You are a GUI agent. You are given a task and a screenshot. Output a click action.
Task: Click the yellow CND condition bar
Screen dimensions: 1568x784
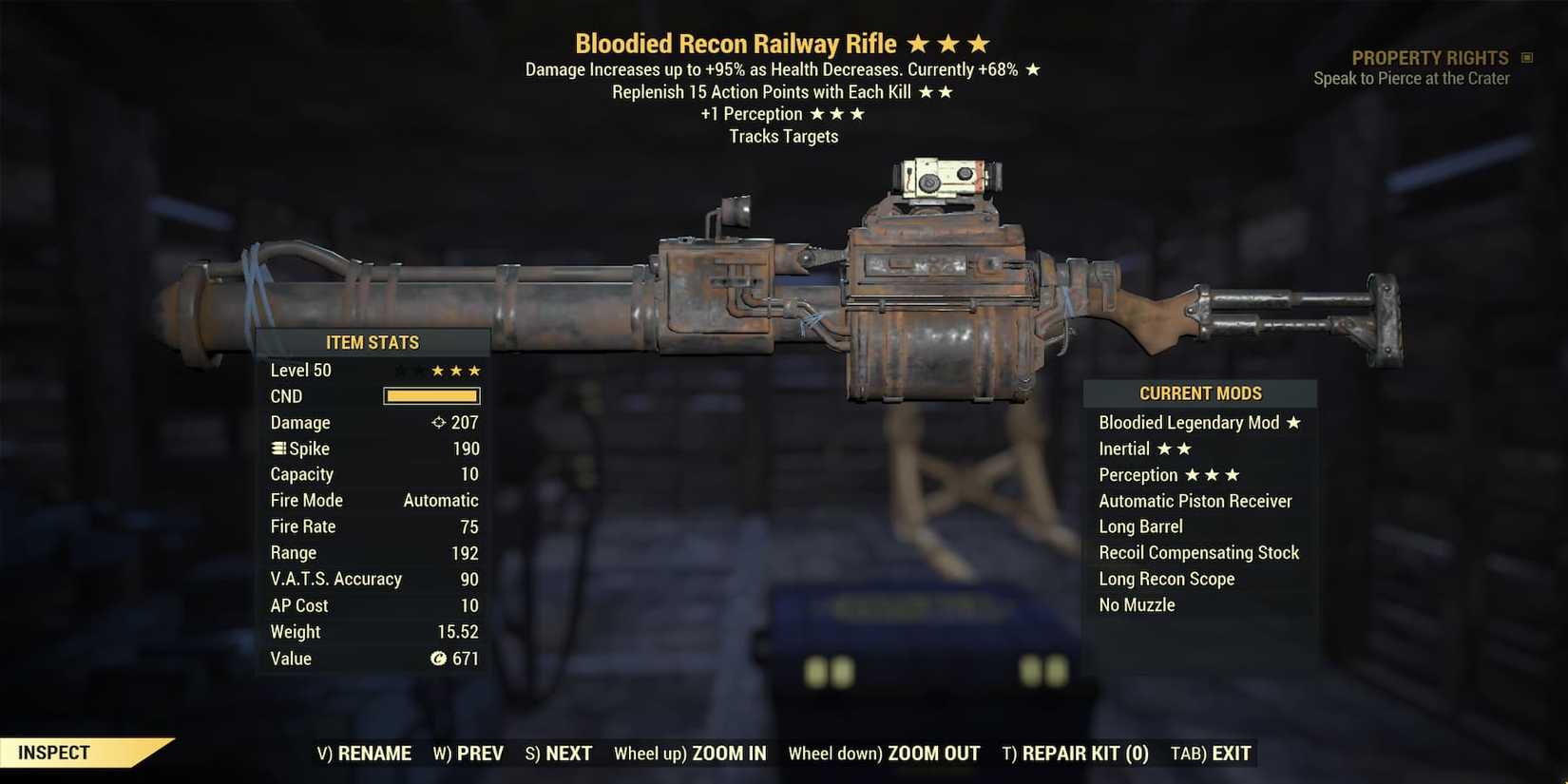click(x=430, y=395)
